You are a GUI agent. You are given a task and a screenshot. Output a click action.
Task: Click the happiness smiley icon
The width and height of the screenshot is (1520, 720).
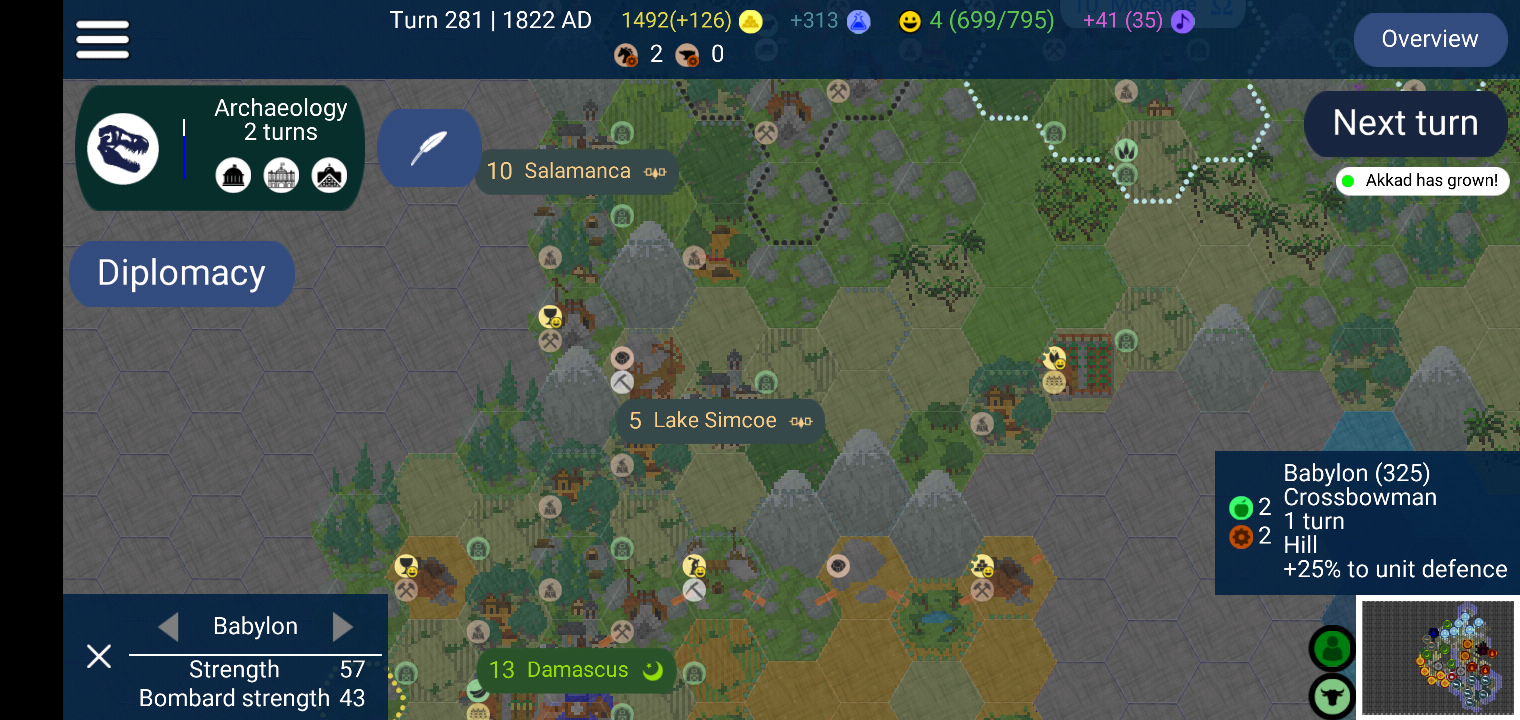909,21
